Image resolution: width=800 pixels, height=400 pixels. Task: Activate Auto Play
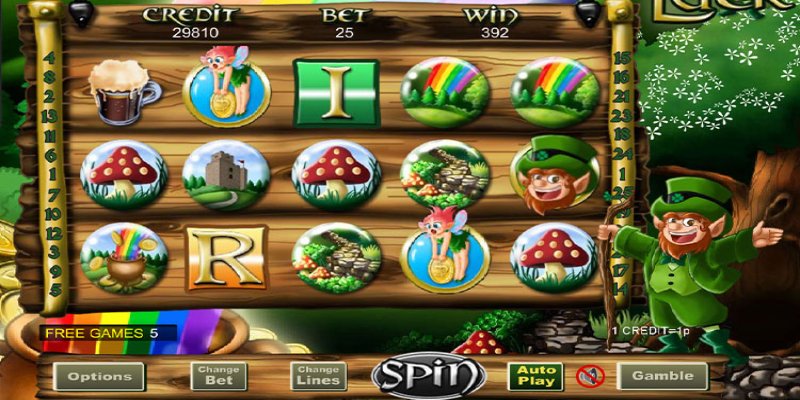[535, 376]
